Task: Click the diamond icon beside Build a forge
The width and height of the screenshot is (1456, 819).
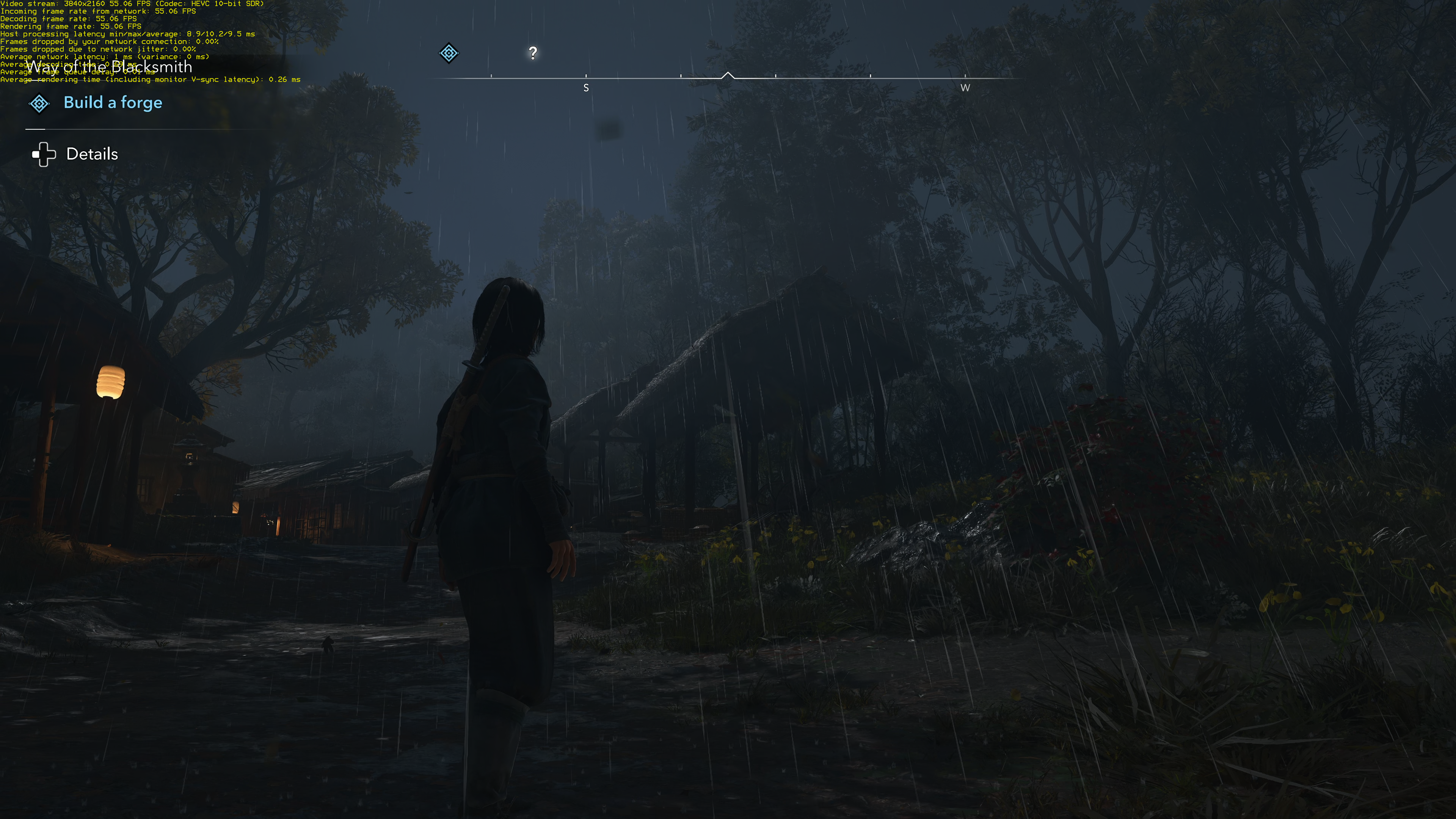Action: coord(39,104)
